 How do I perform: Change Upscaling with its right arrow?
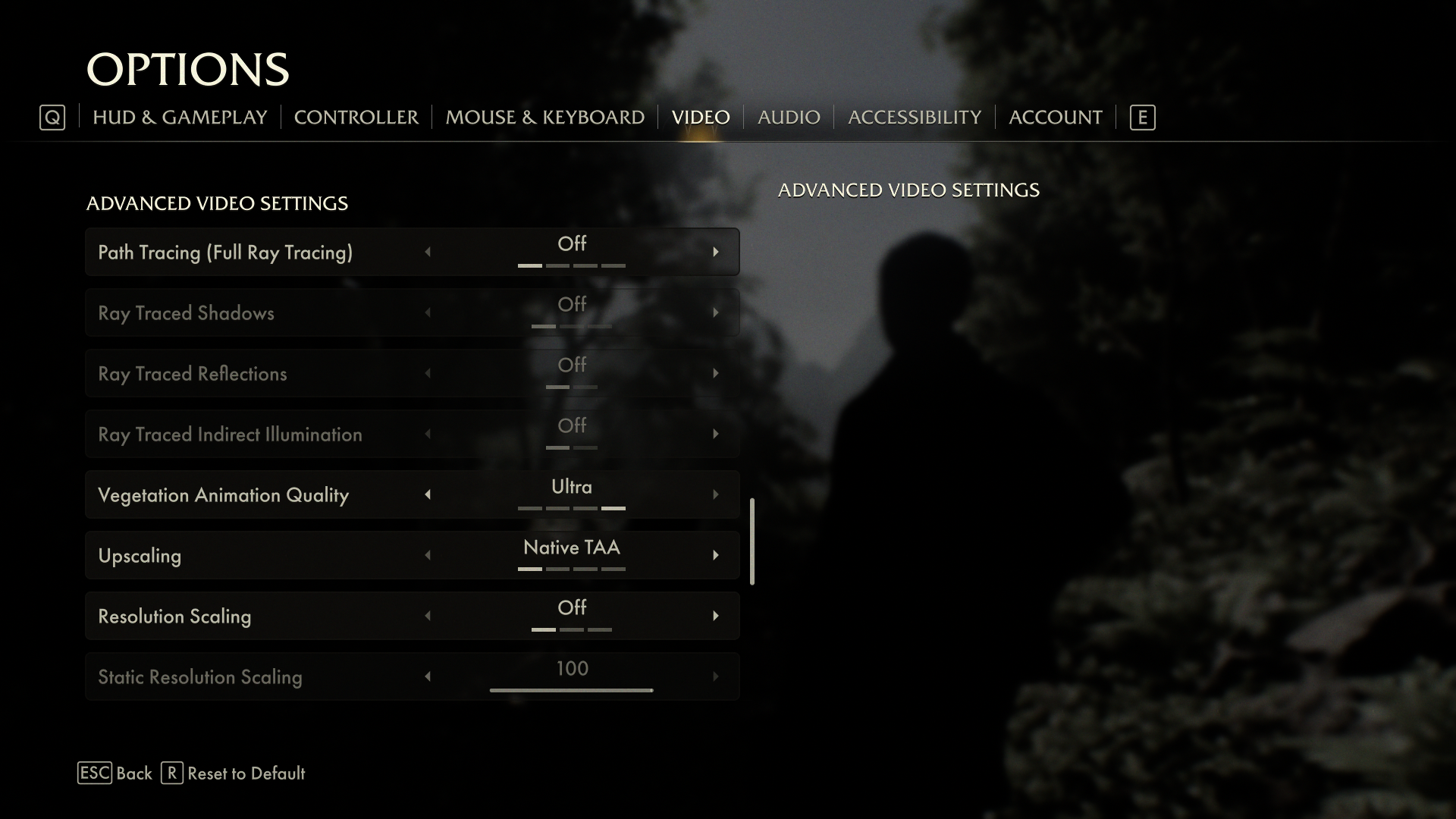pos(715,555)
